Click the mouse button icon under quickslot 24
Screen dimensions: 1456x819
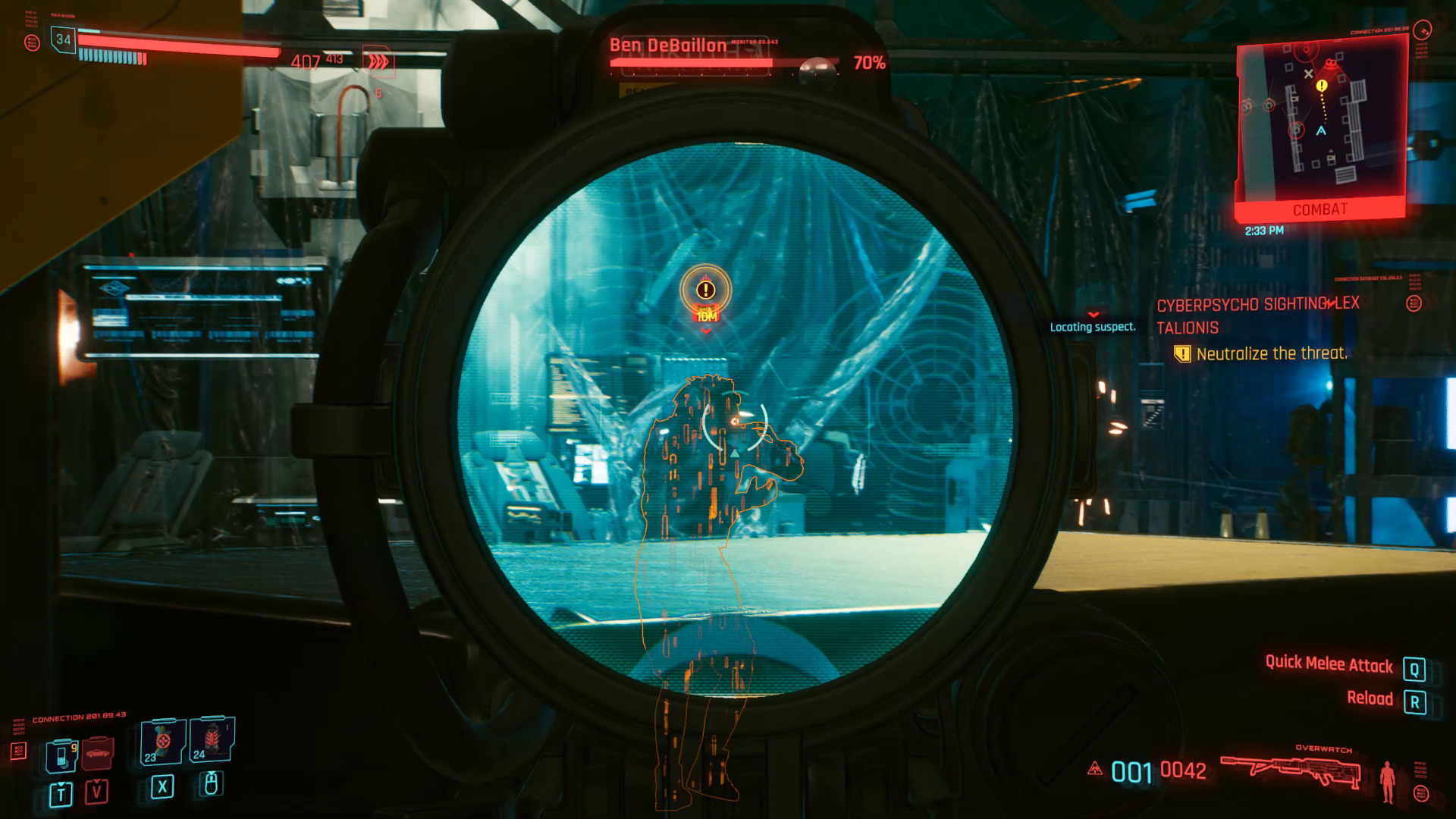[212, 785]
